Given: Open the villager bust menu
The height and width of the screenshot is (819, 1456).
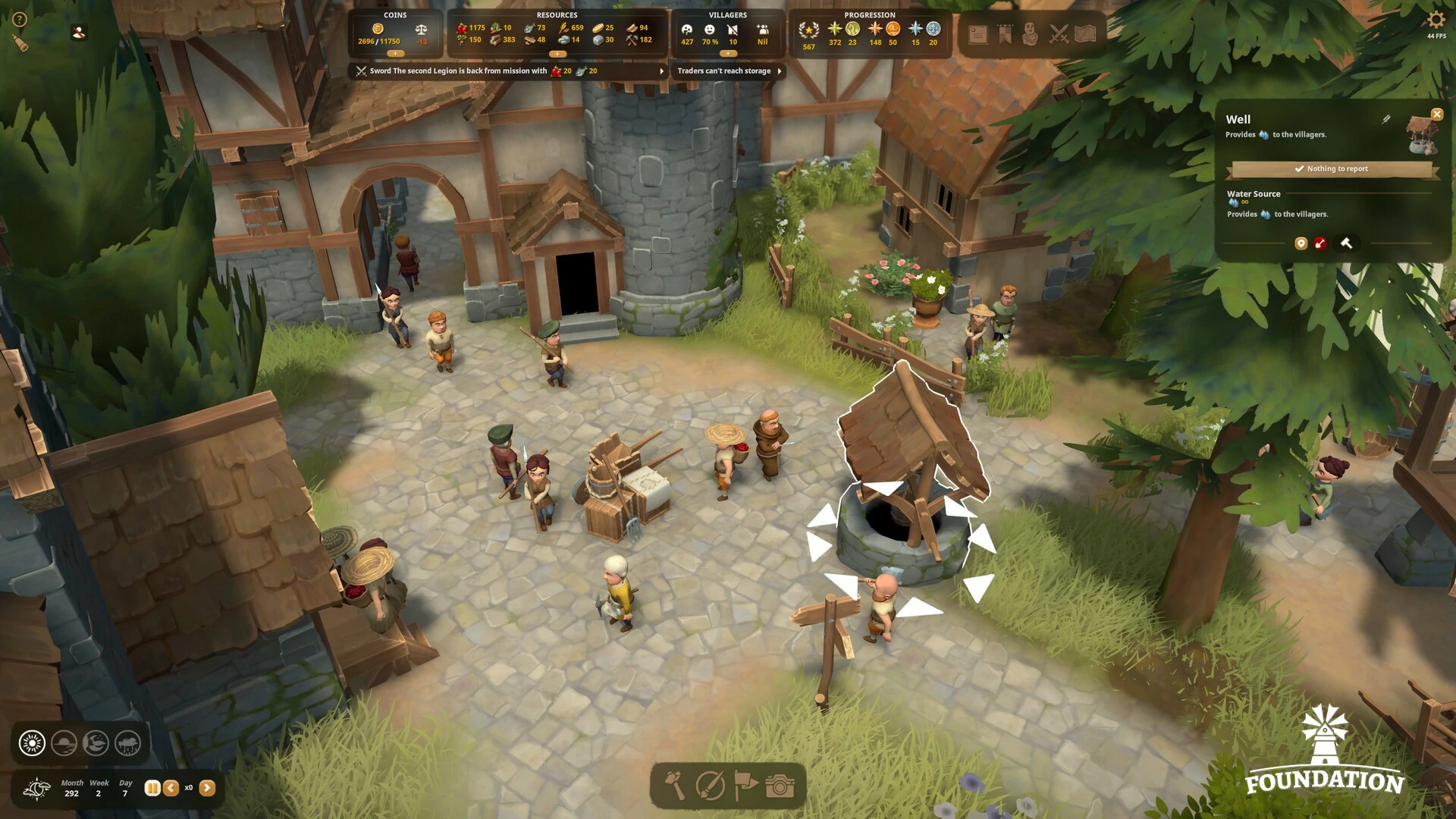Looking at the screenshot, I should (1030, 34).
